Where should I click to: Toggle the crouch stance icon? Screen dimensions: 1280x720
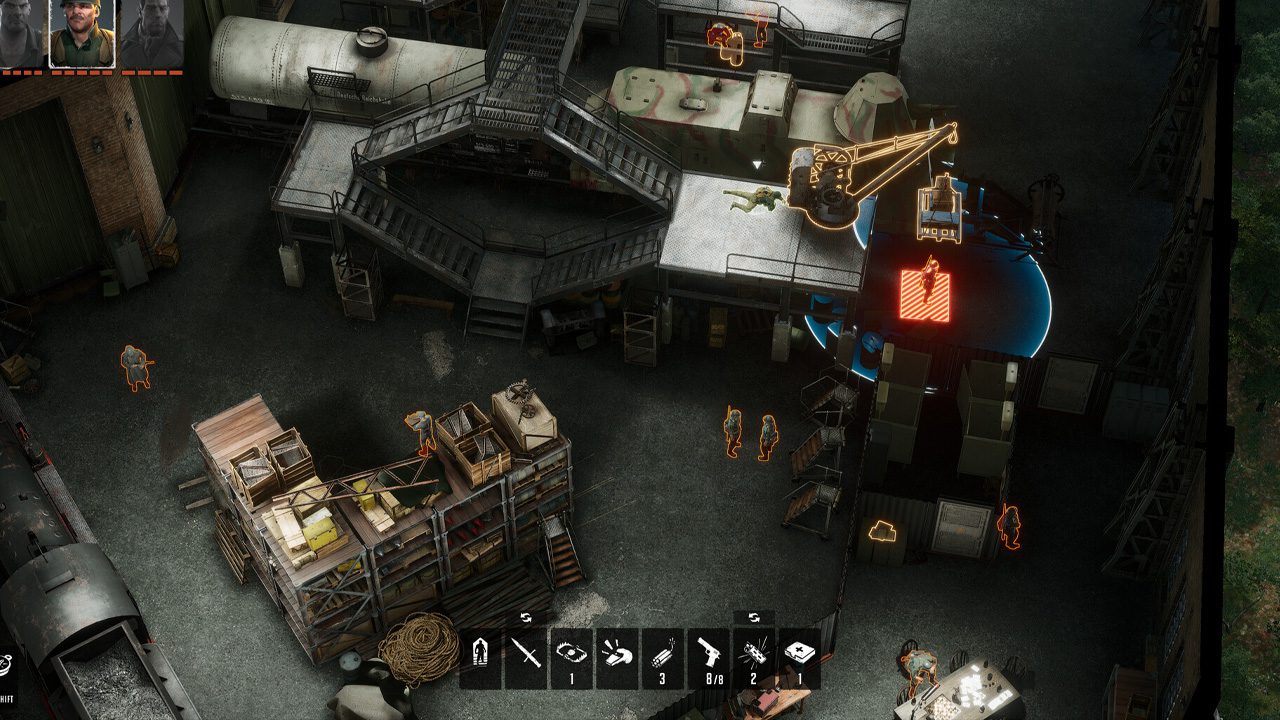tap(480, 658)
